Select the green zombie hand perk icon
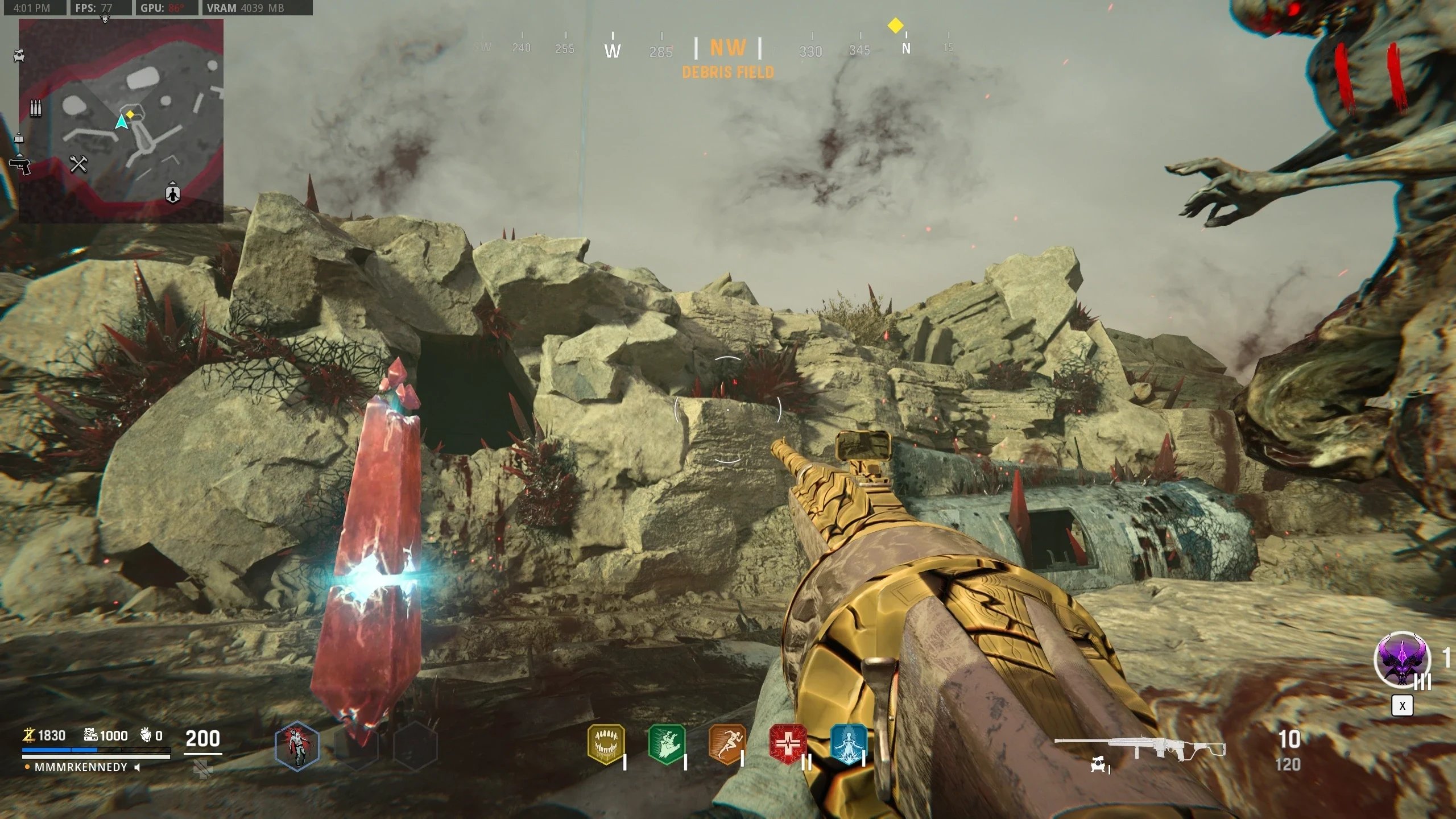The height and width of the screenshot is (819, 1456). [667, 744]
